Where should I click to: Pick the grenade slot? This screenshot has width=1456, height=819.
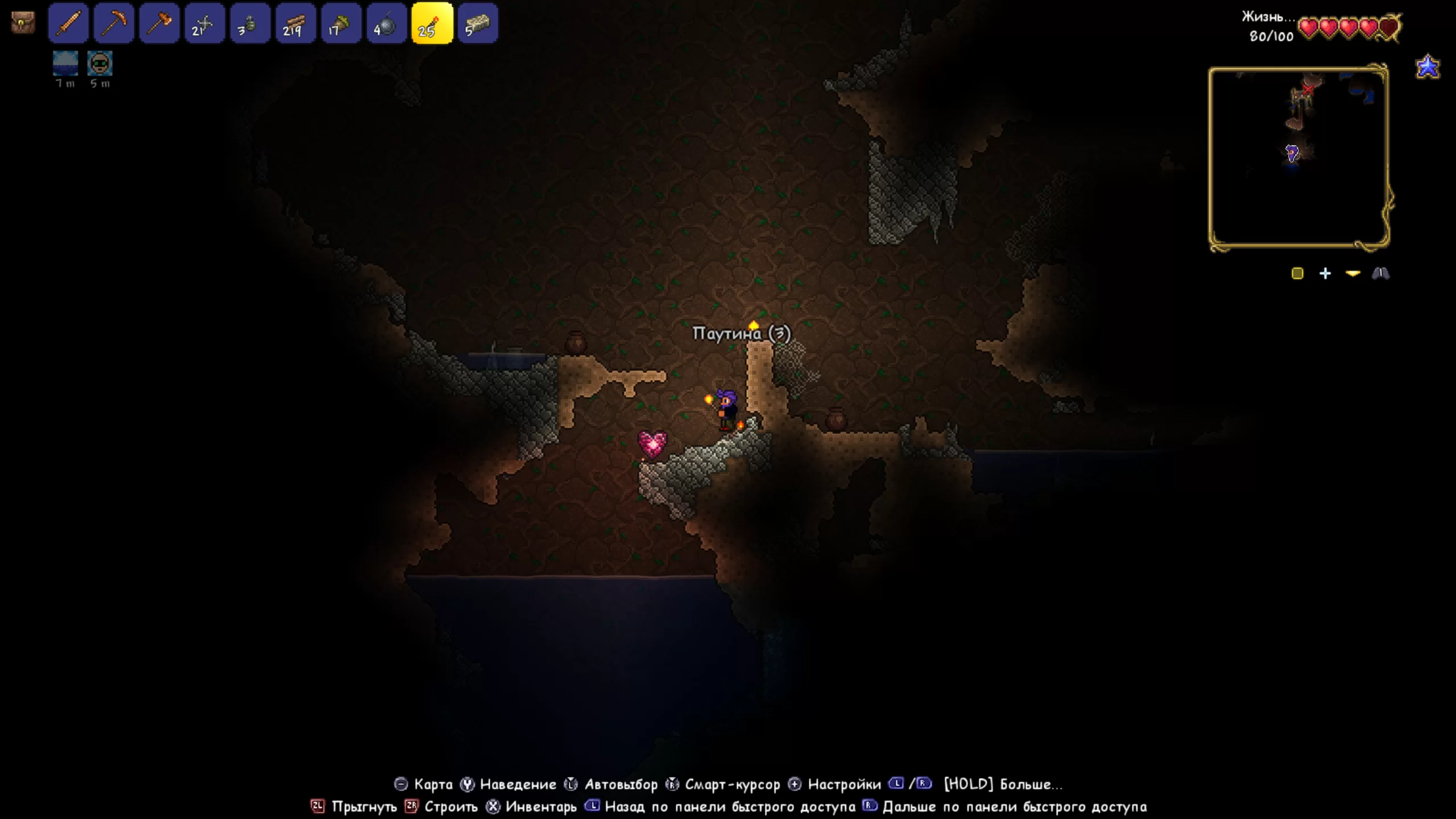tap(250, 23)
